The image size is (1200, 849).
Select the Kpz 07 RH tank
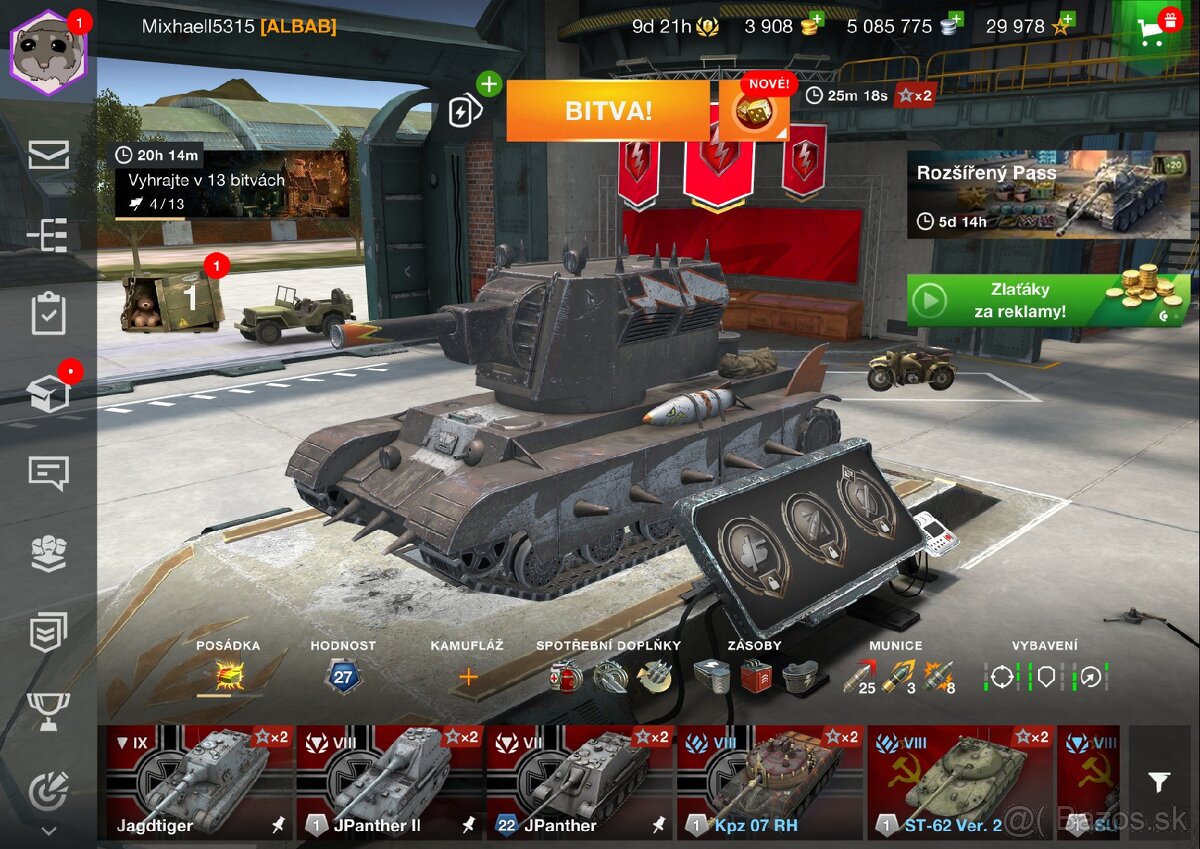769,782
